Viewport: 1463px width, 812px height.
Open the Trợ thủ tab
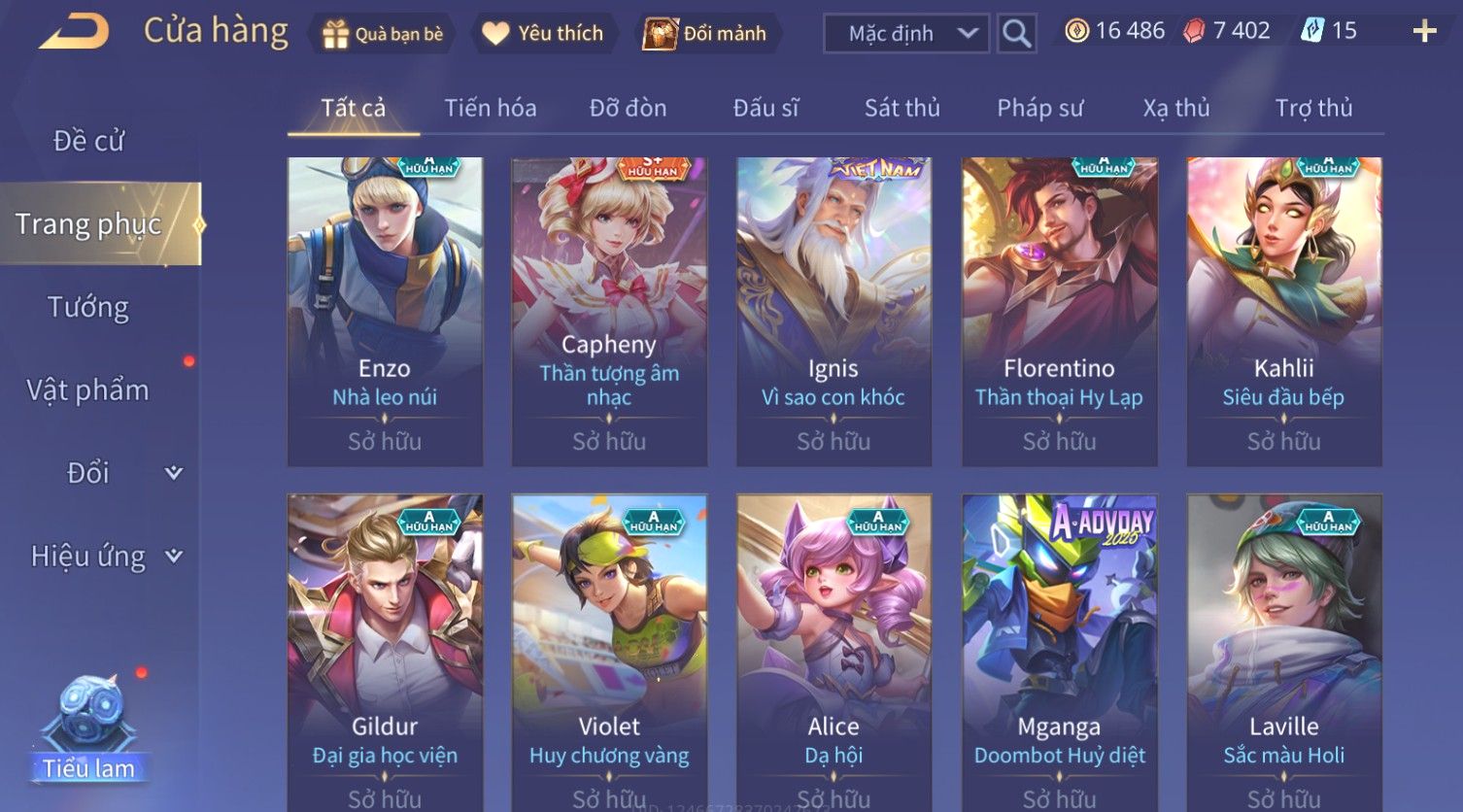pyautogui.click(x=1313, y=108)
